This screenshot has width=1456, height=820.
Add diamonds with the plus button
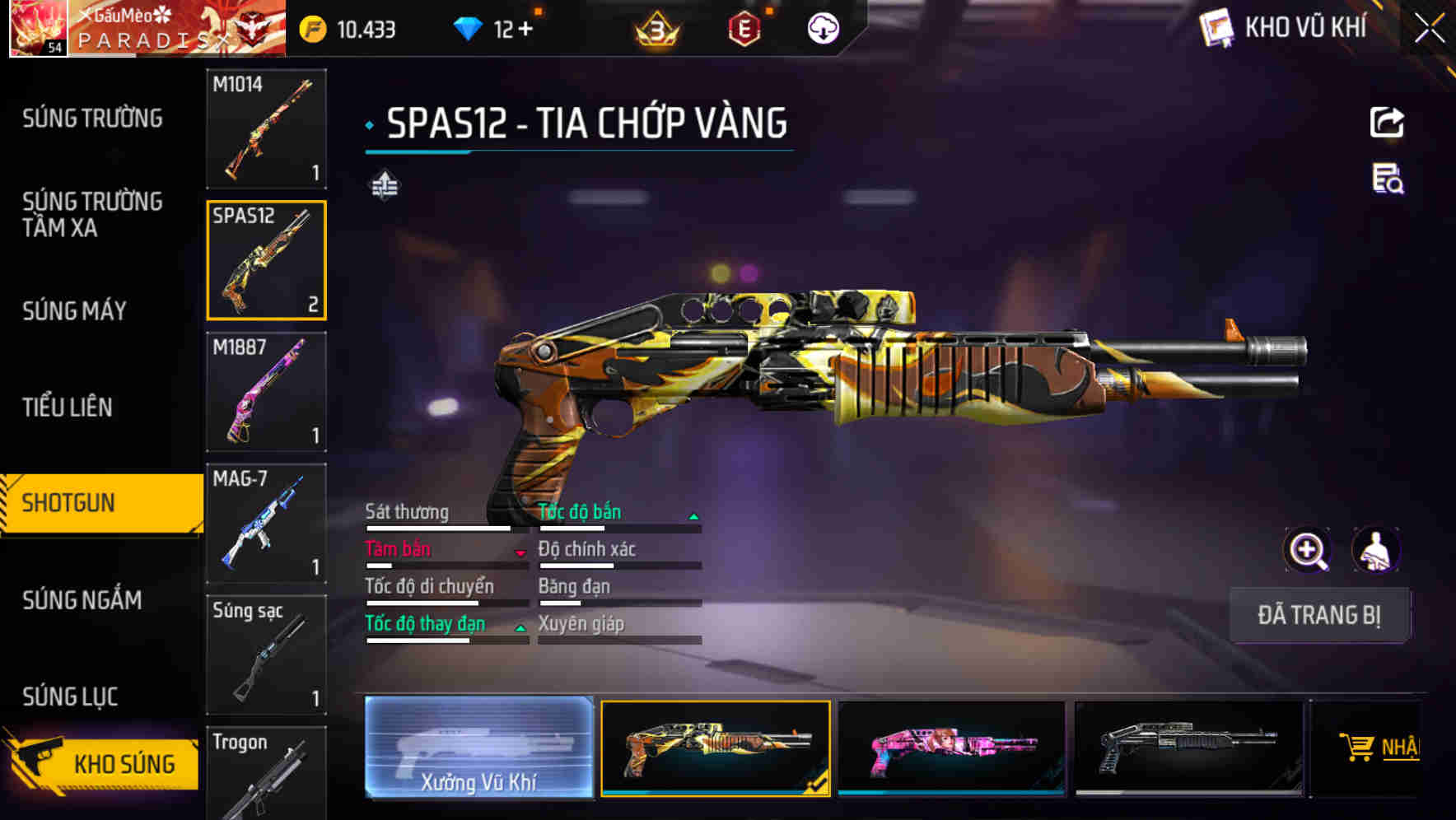click(525, 30)
